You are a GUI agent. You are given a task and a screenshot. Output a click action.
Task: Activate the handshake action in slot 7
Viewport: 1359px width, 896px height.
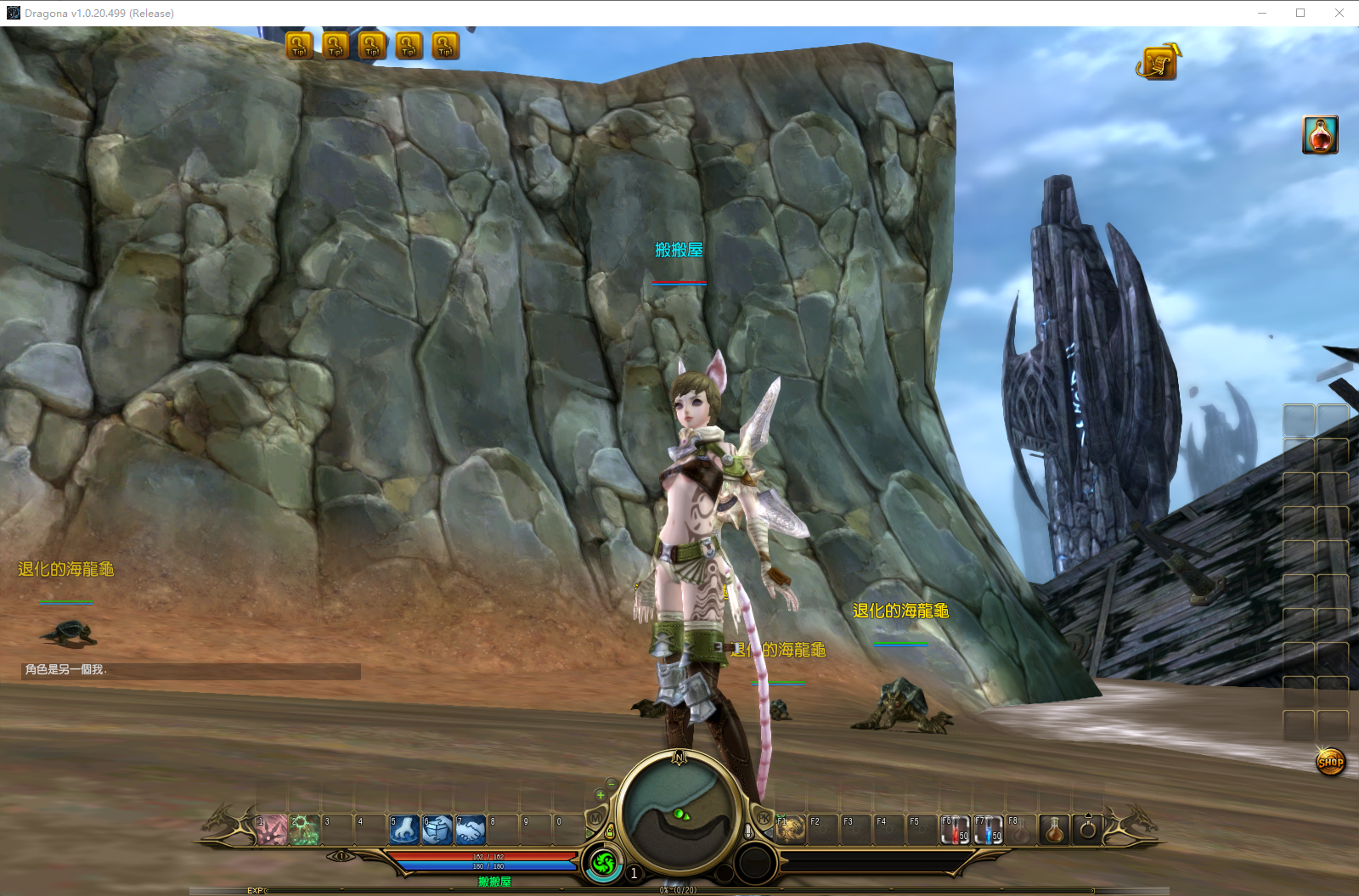point(471,830)
